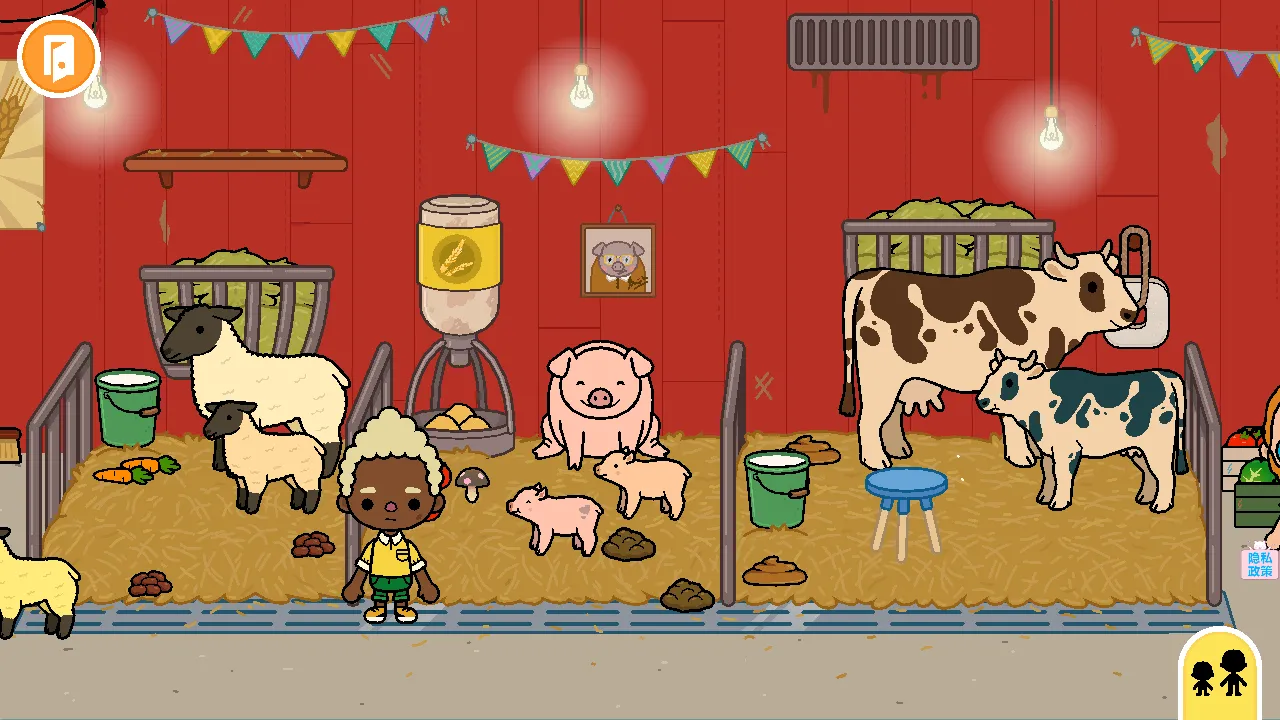Open the pink privacy policy label

tap(1259, 564)
